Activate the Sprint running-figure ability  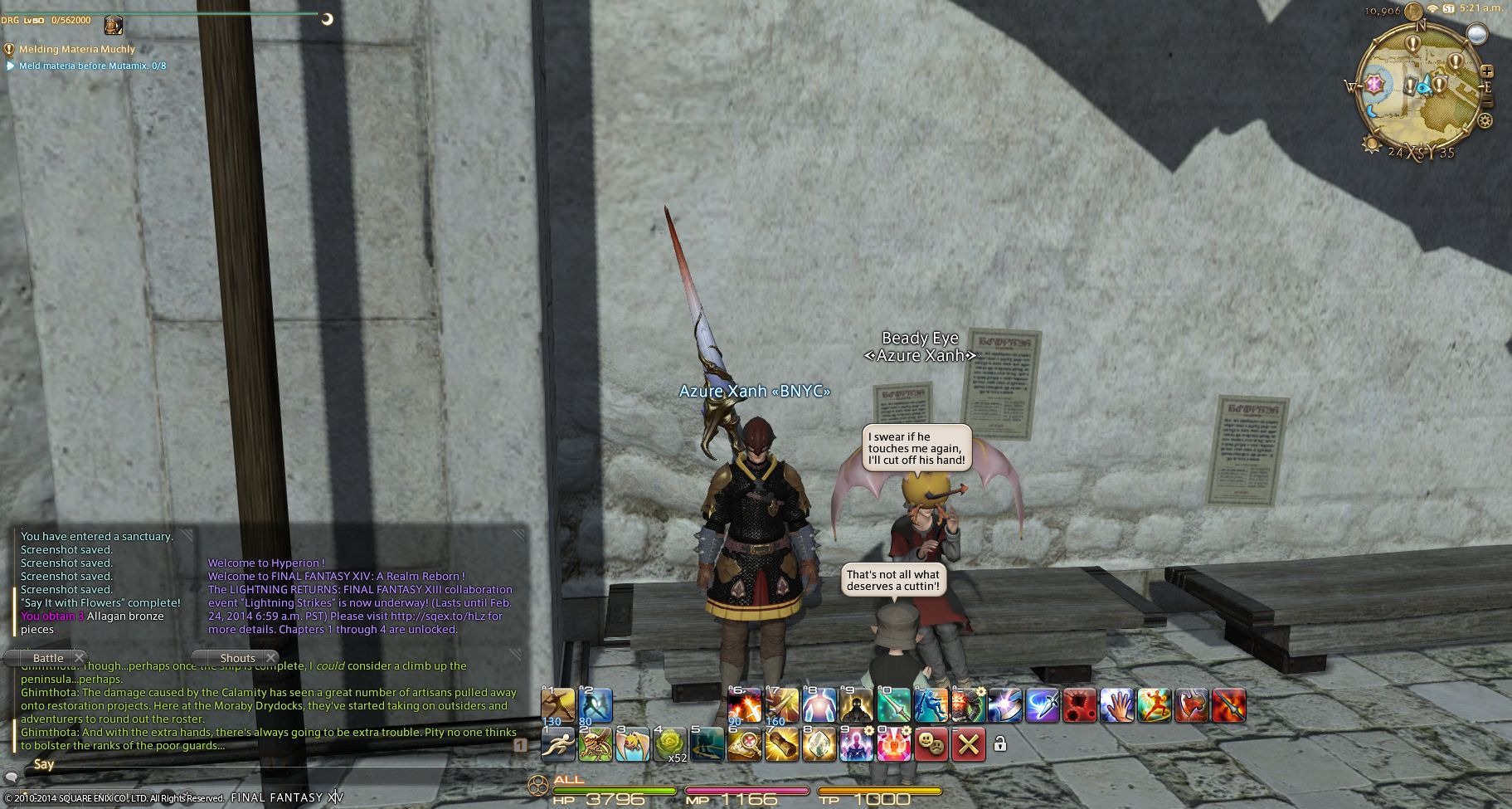tap(557, 744)
